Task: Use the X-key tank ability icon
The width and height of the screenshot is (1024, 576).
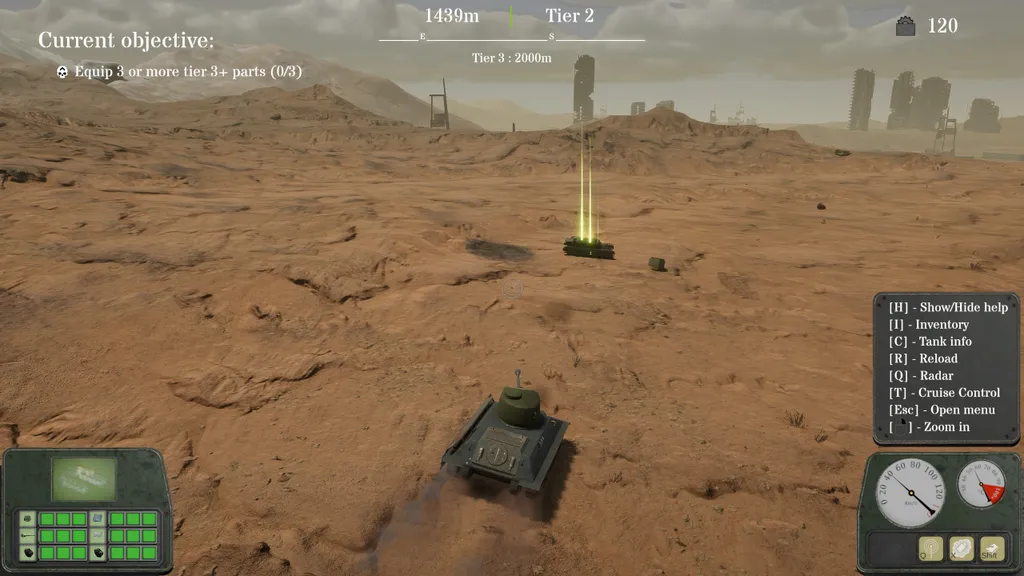Action: tap(961, 548)
